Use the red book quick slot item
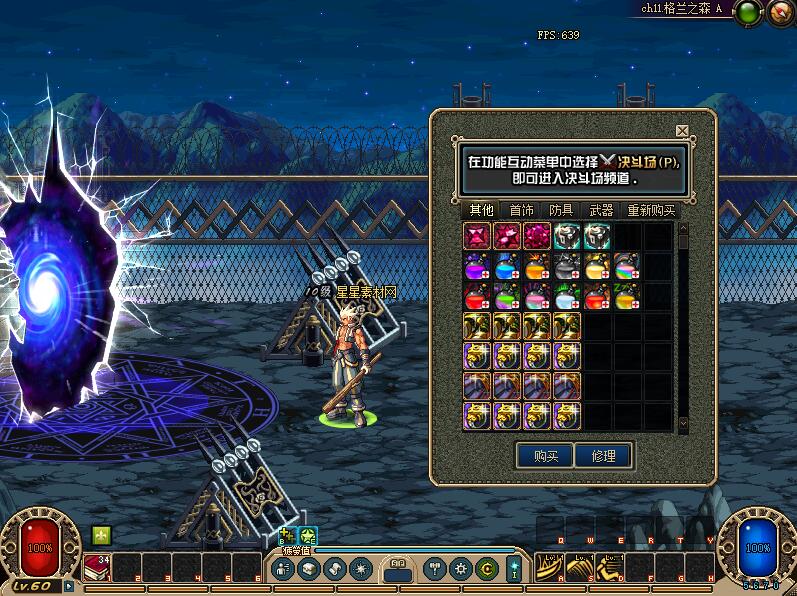Viewport: 797px width, 596px height. click(x=97, y=568)
